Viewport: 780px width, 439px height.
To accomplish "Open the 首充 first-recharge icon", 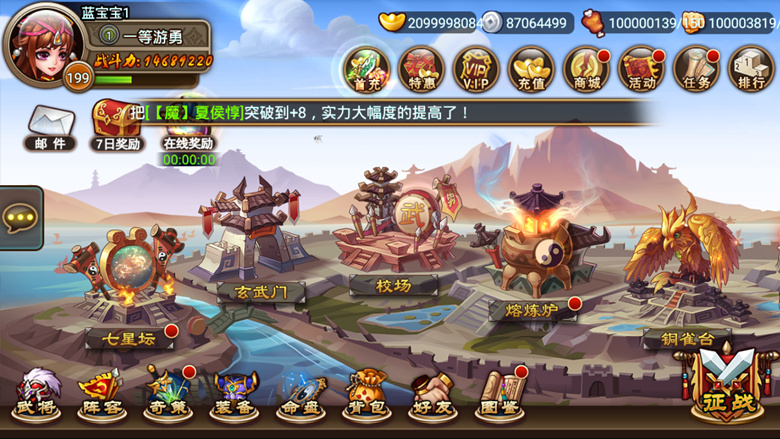I will pyautogui.click(x=366, y=68).
